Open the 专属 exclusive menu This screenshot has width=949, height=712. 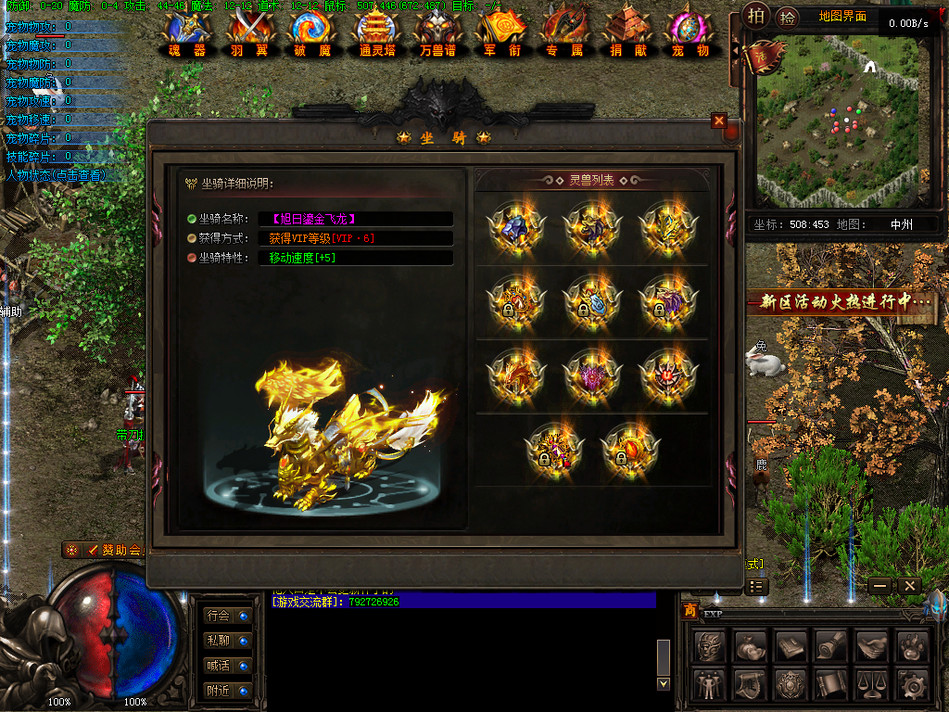pos(564,33)
